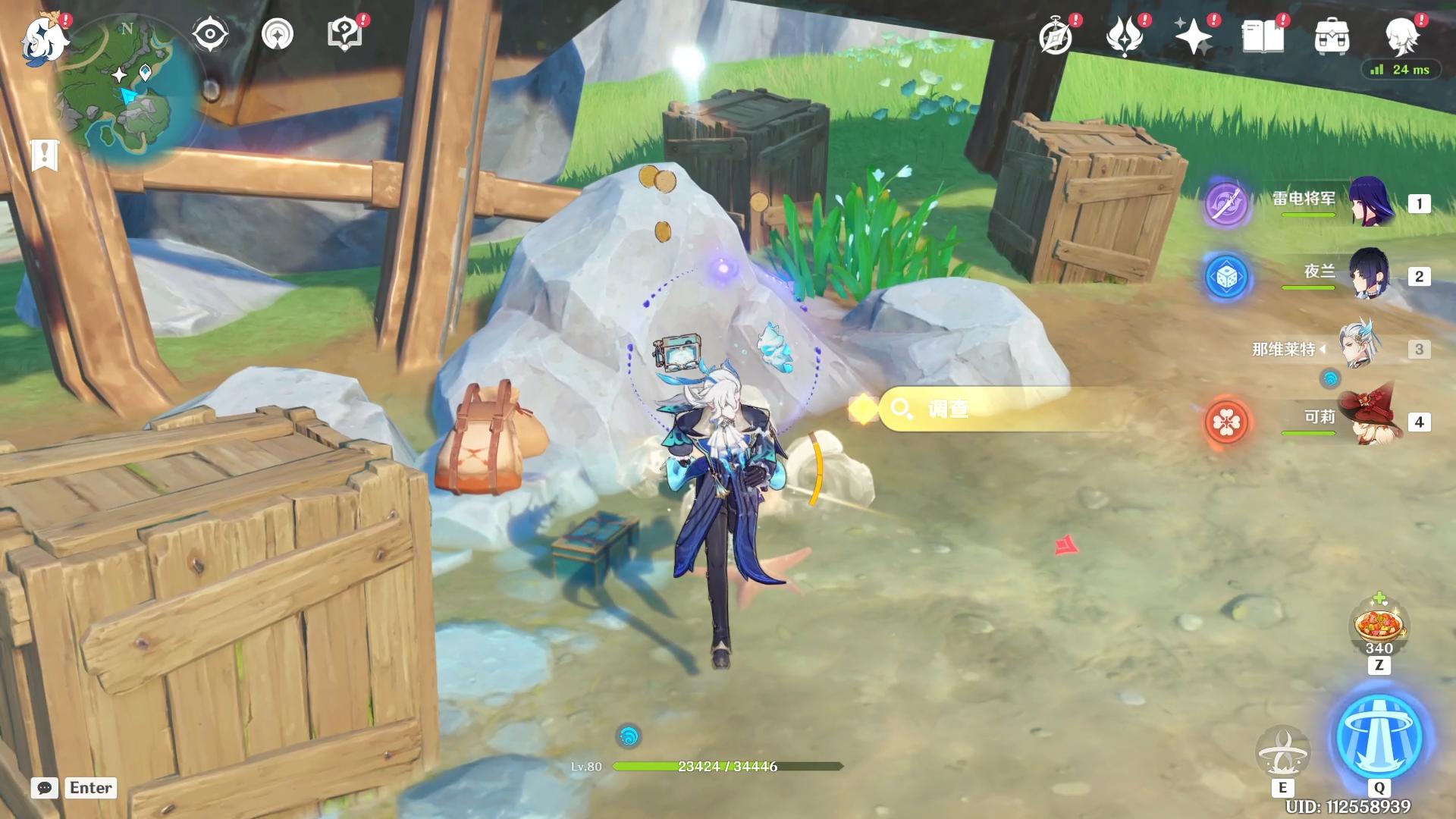The width and height of the screenshot is (1456, 819).
Task: Activate the glowing blue elemental burst
Action: pyautogui.click(x=1379, y=736)
